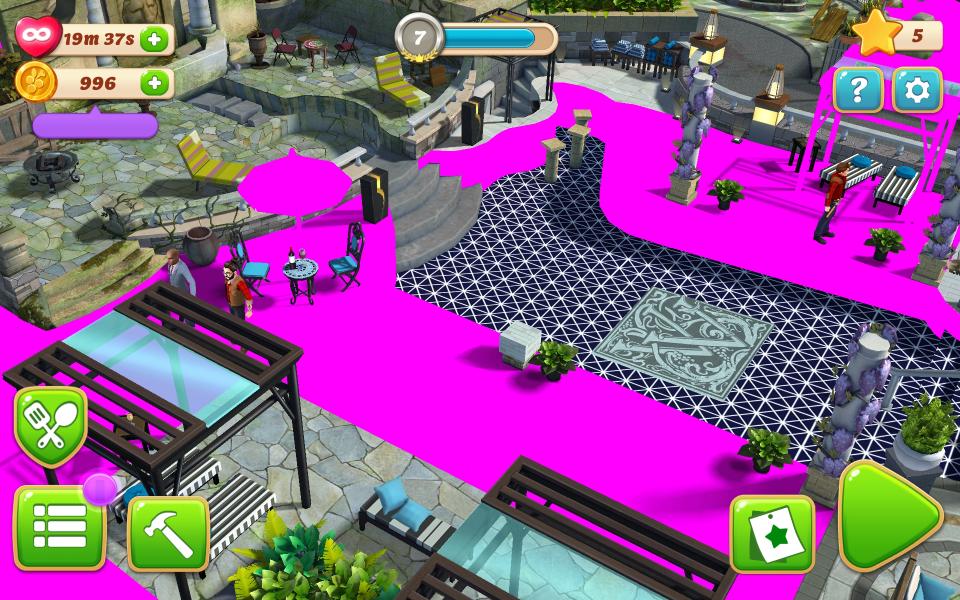Open the spatula and spoon shield badge
The width and height of the screenshot is (960, 600).
point(50,425)
